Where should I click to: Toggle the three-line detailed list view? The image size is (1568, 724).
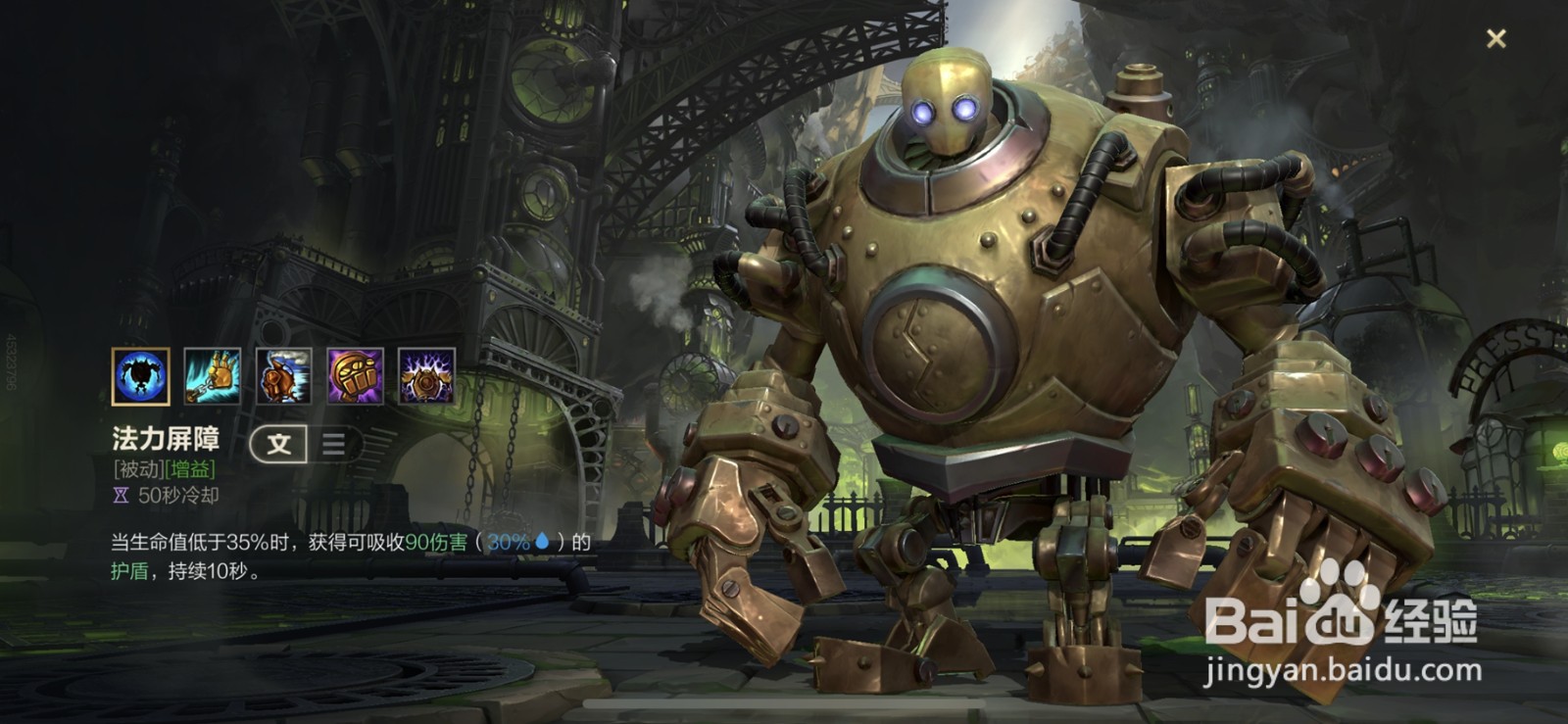coord(333,444)
